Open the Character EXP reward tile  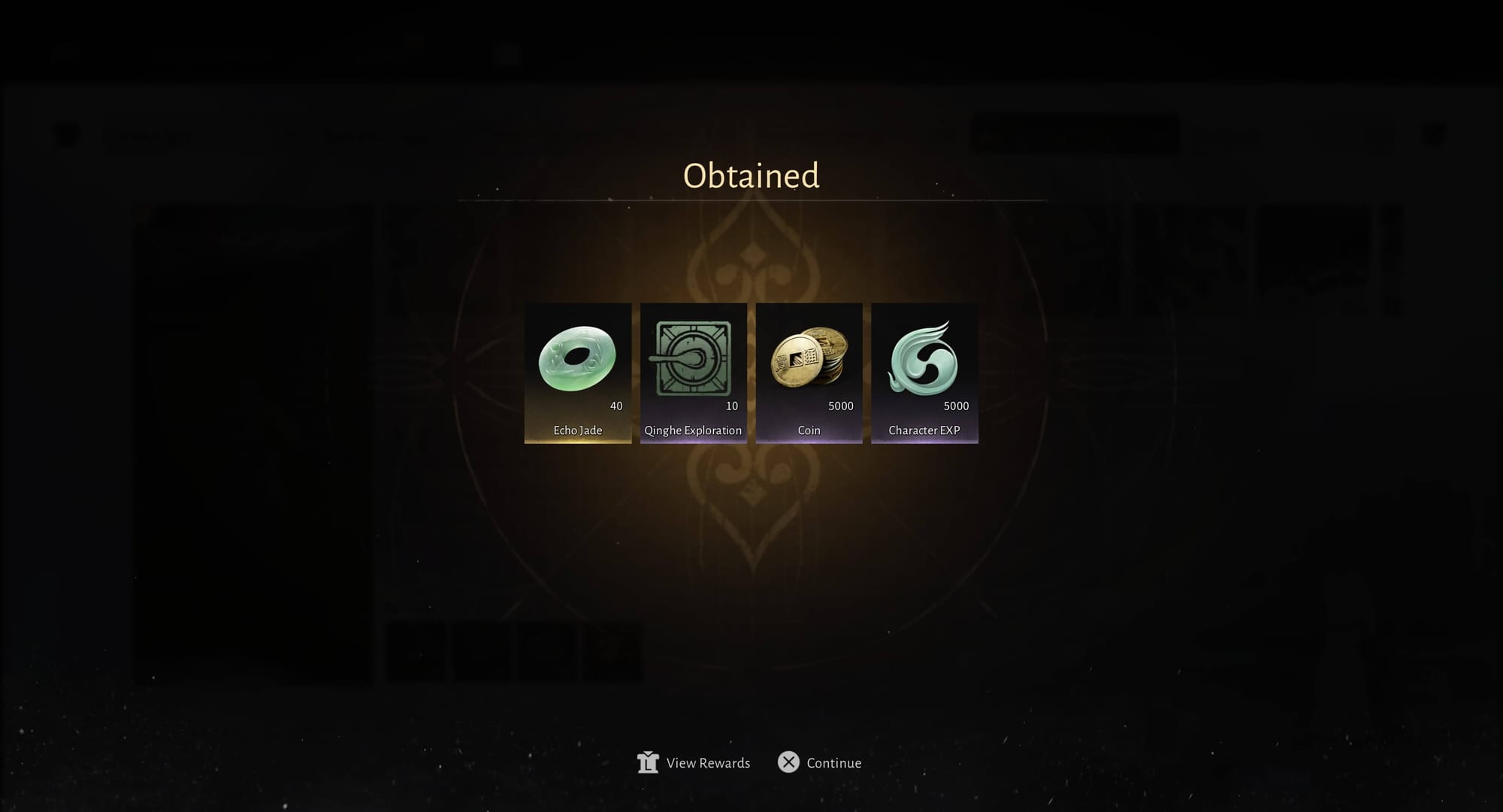(x=924, y=373)
